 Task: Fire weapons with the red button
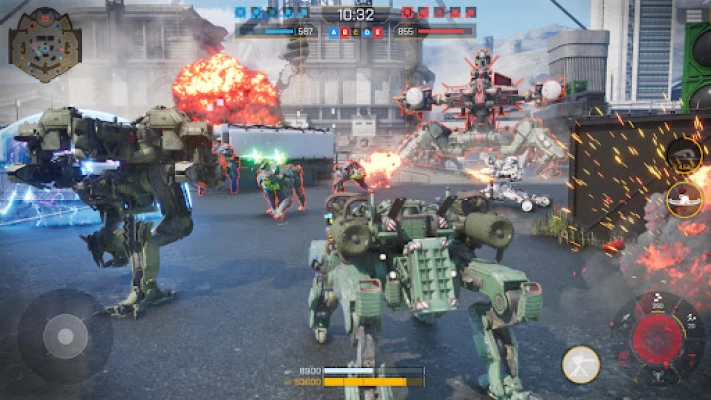point(656,340)
